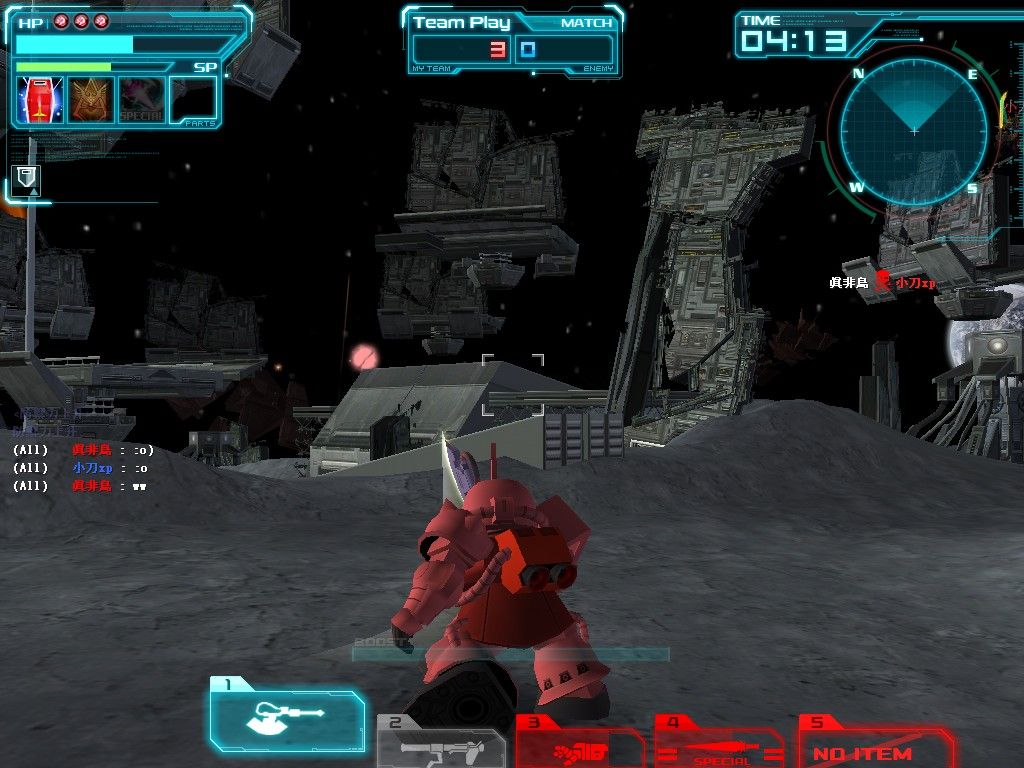Select the empty PARTS slot

tap(193, 100)
